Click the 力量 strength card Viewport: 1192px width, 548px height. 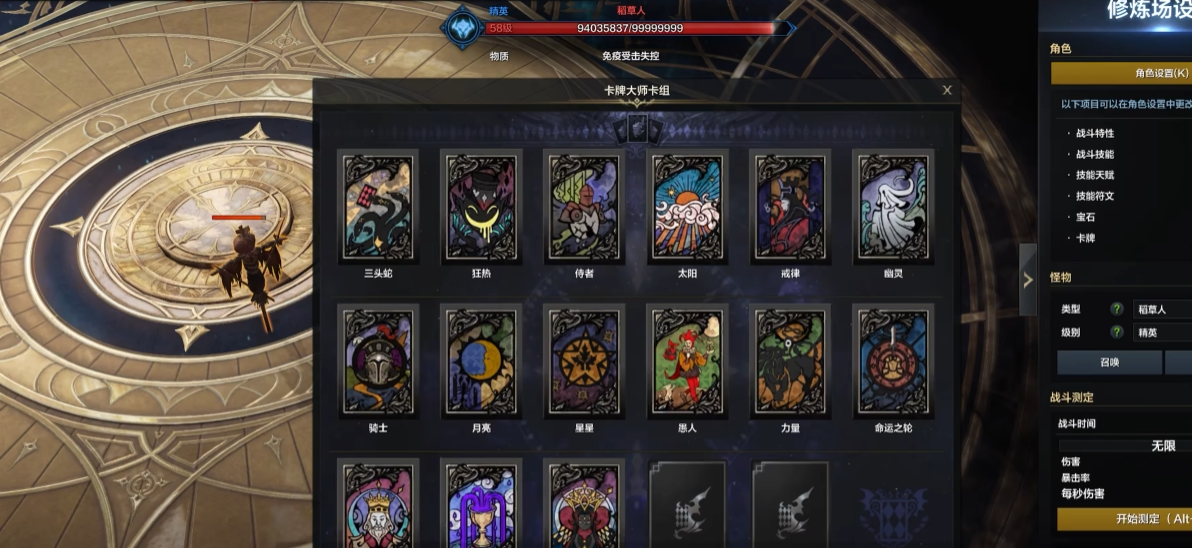(x=790, y=361)
